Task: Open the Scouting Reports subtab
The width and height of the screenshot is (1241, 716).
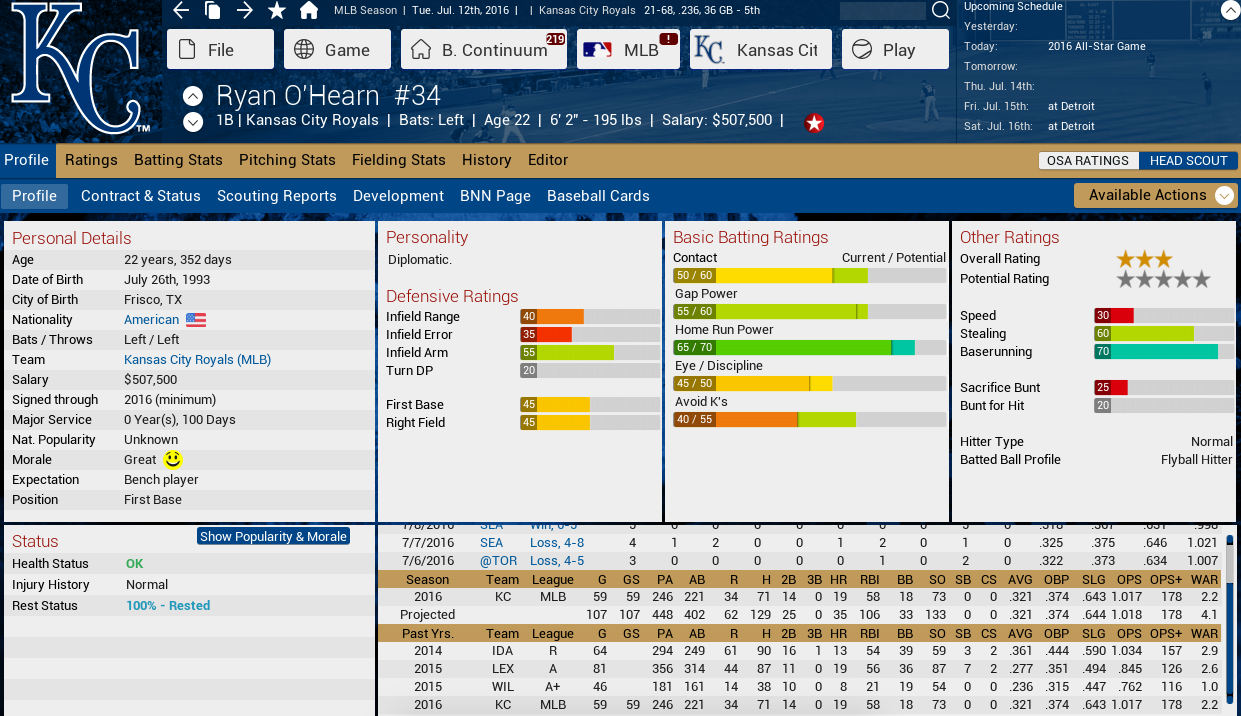Action: click(x=276, y=196)
